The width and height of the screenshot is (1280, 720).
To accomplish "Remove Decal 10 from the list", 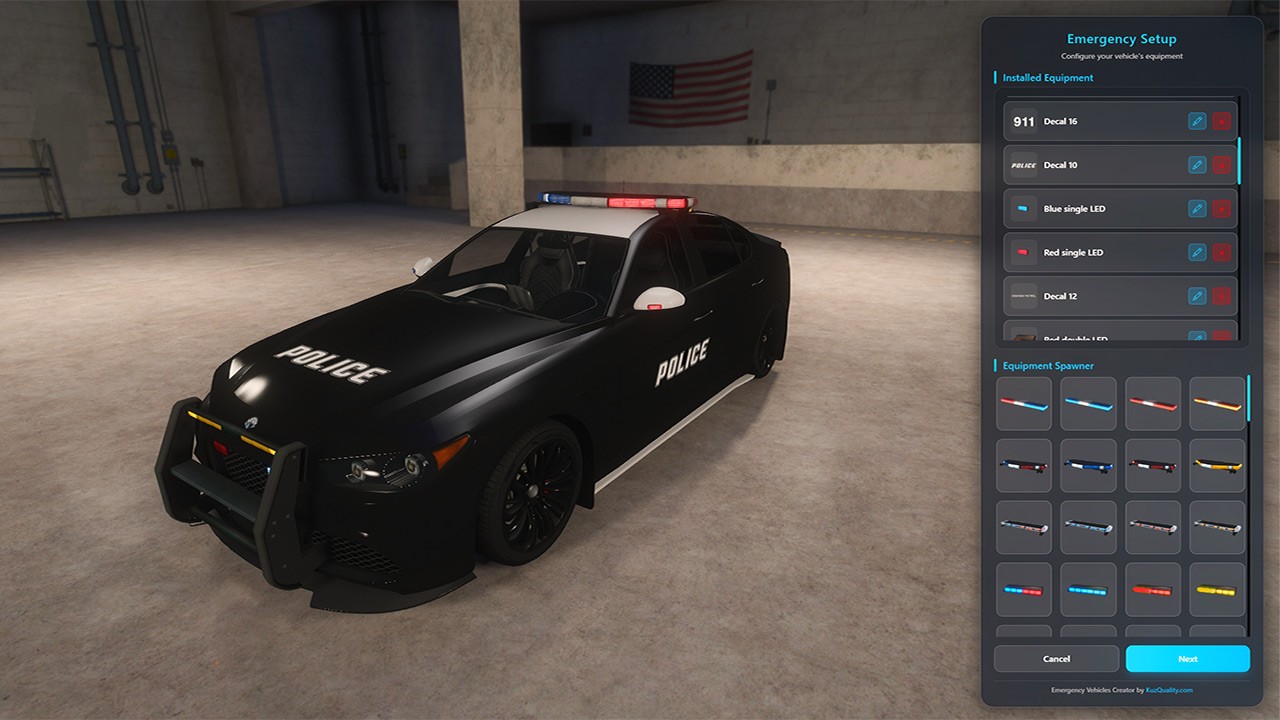I will pos(1222,165).
